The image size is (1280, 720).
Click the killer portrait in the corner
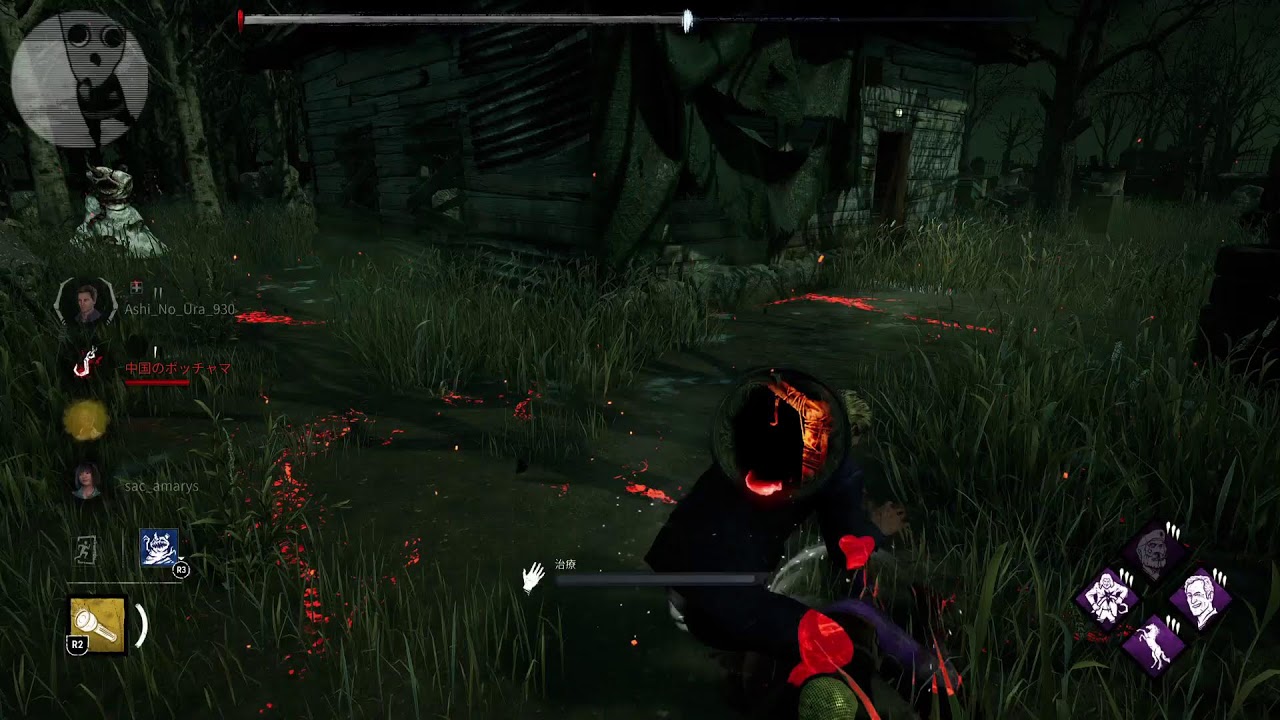click(80, 79)
